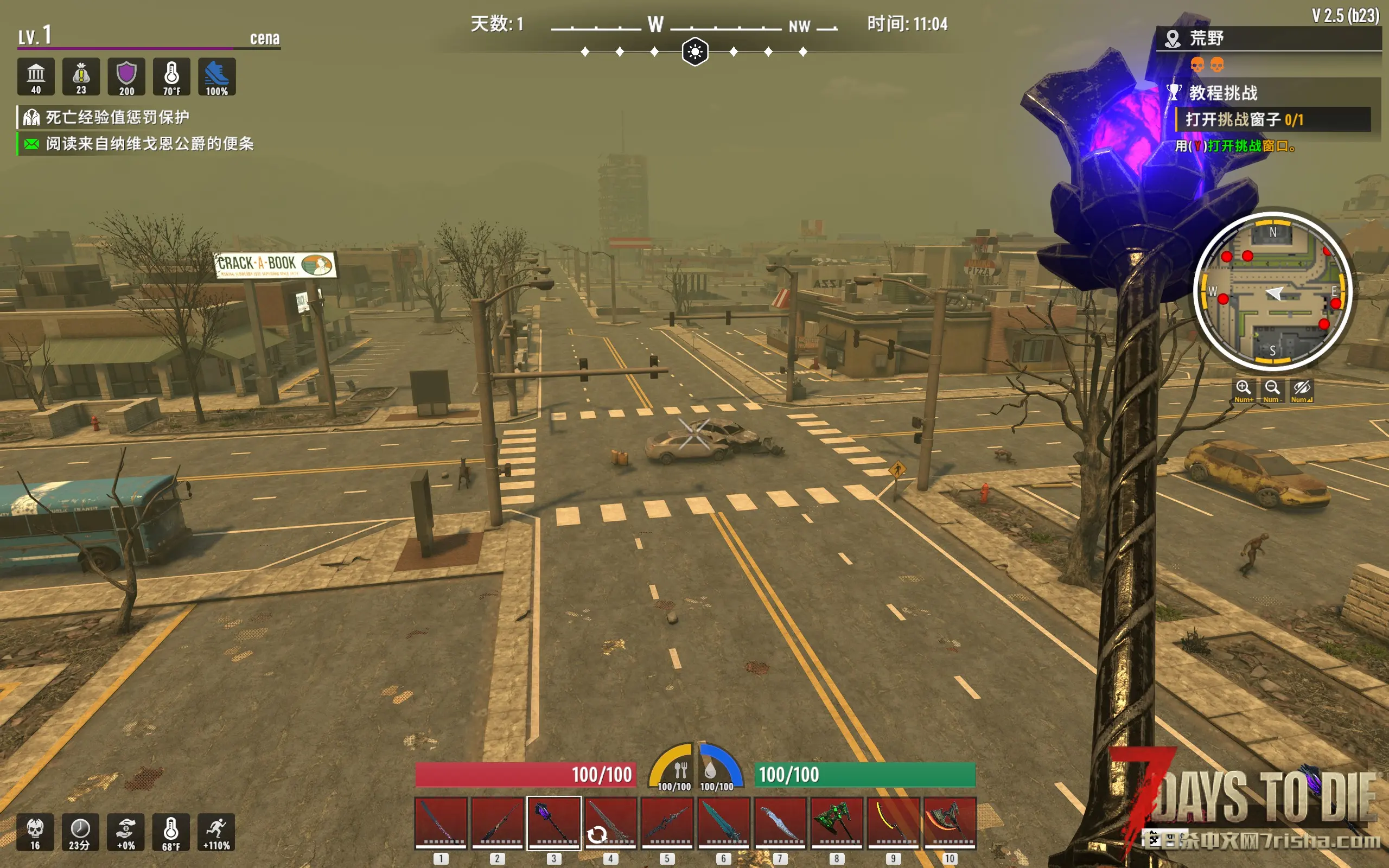Image resolution: width=1389 pixels, height=868 pixels.
Task: Click the skull icon showing 16
Action: (35, 832)
